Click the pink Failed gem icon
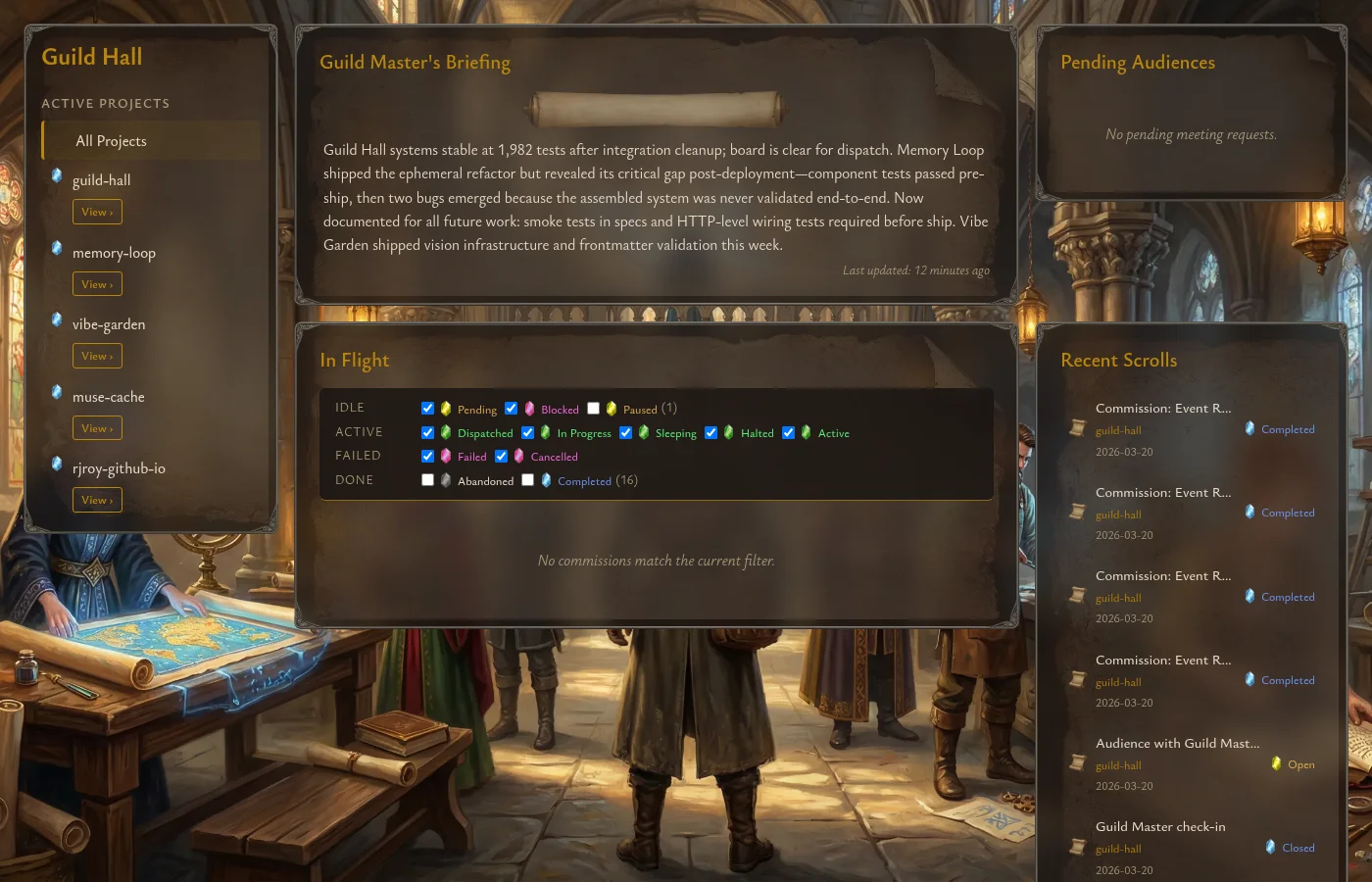Image resolution: width=1372 pixels, height=882 pixels. [446, 456]
